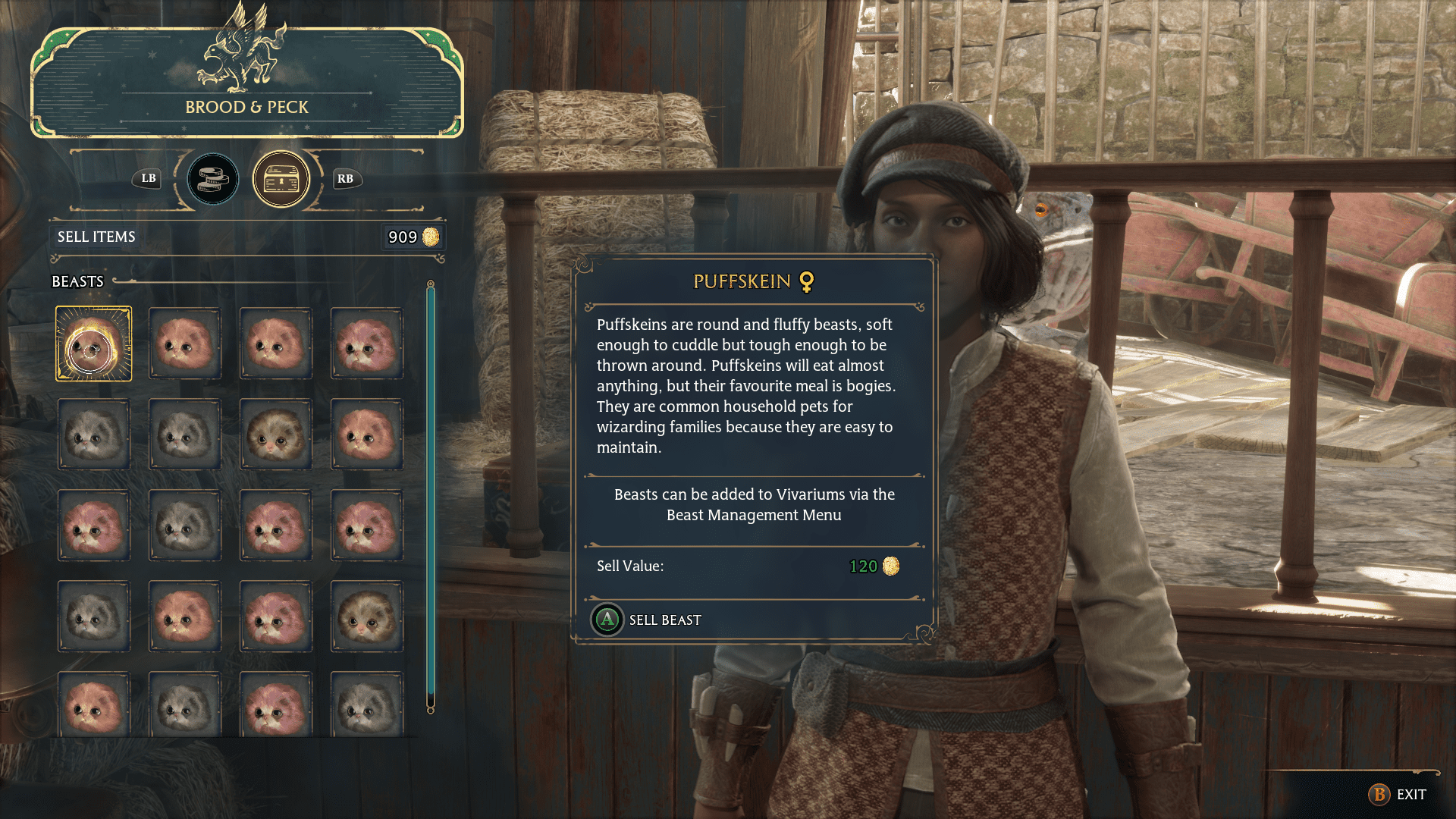Switch to the Sell Items section header
1456x819 pixels.
[x=96, y=237]
